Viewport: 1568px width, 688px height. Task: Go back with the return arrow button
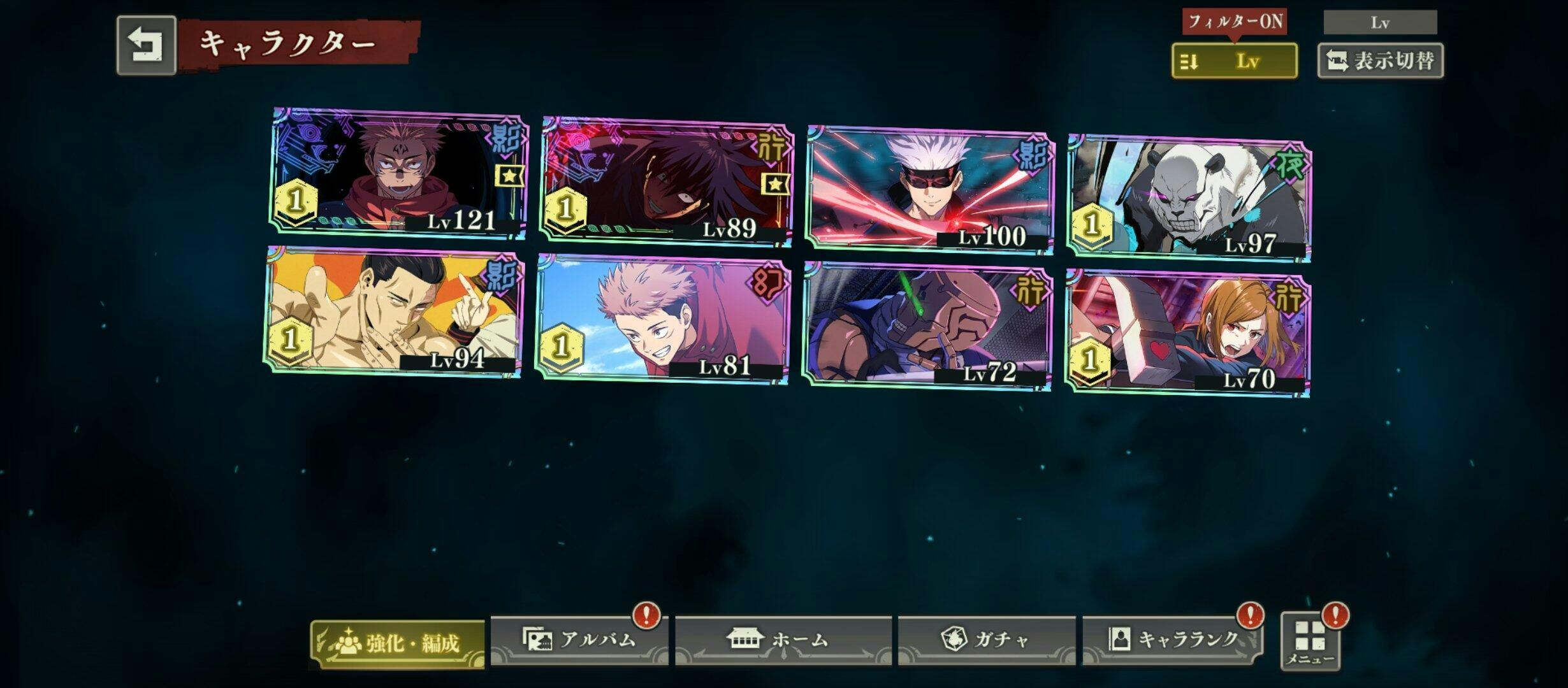(x=146, y=46)
